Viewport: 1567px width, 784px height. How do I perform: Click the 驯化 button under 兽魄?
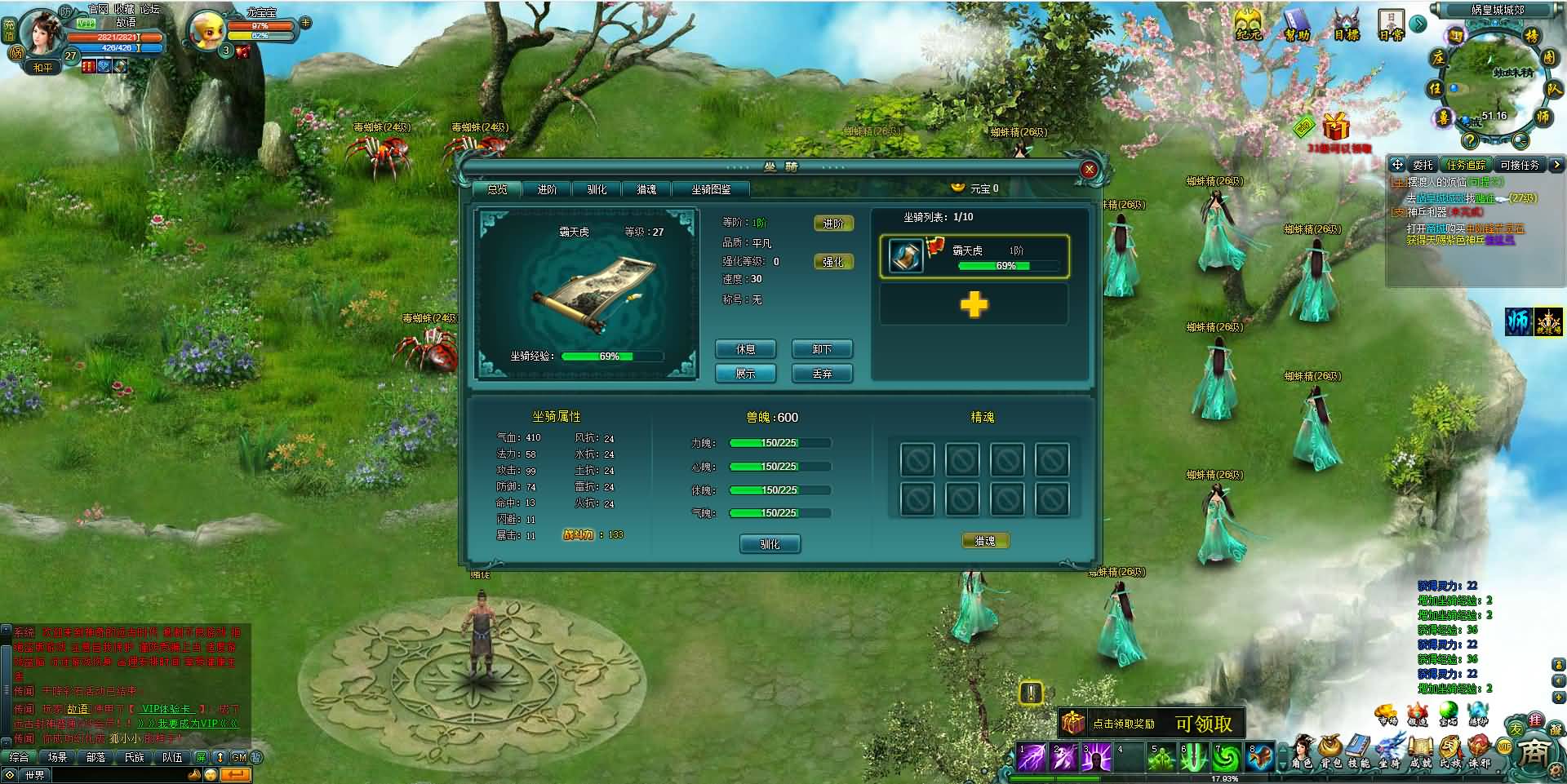769,544
